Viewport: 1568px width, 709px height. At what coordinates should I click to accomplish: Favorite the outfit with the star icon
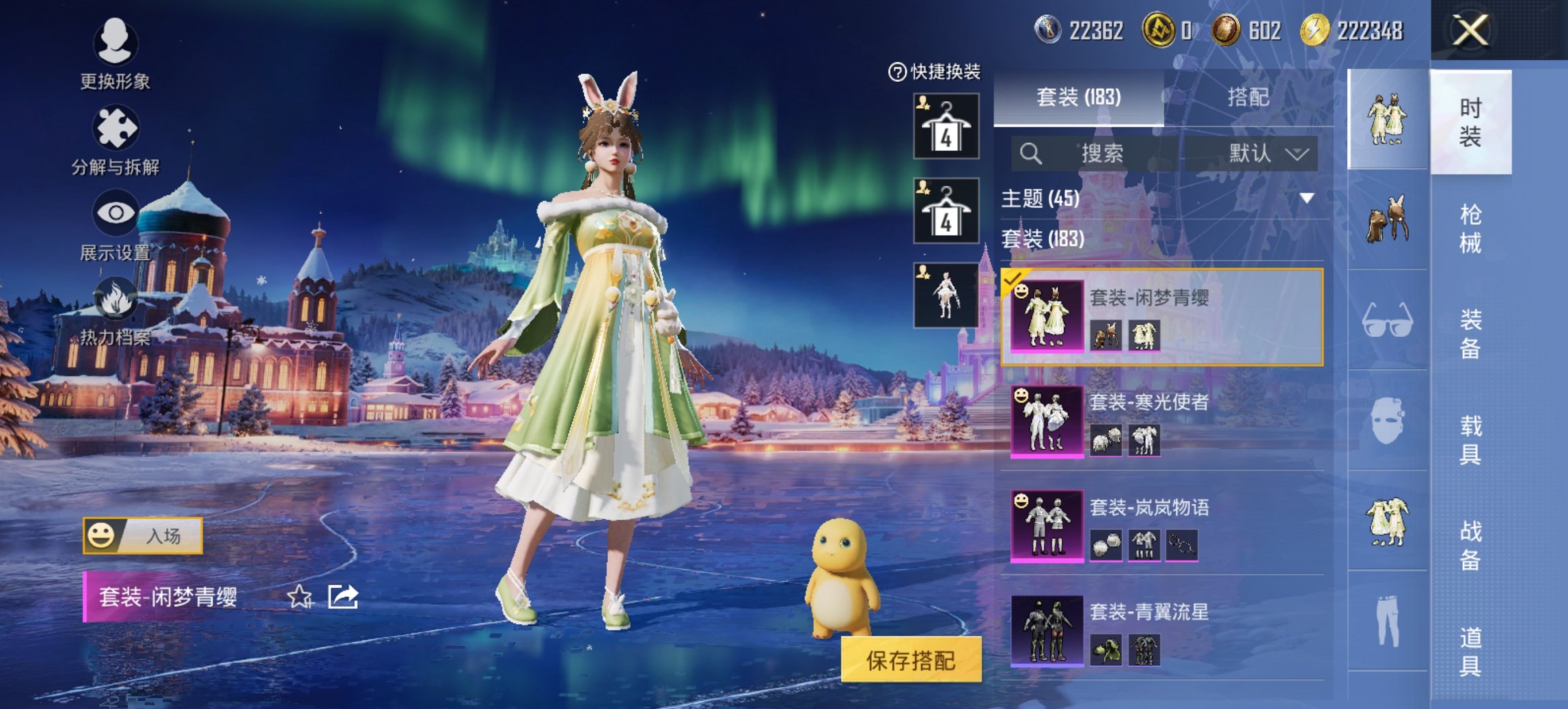pos(300,597)
